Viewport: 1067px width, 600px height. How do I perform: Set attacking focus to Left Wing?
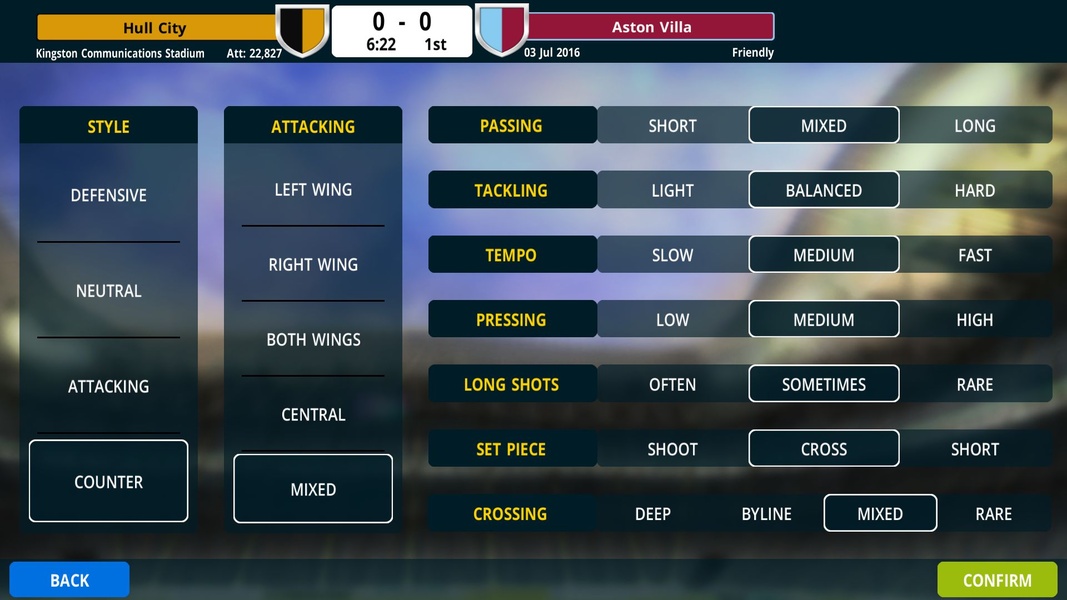pos(313,189)
